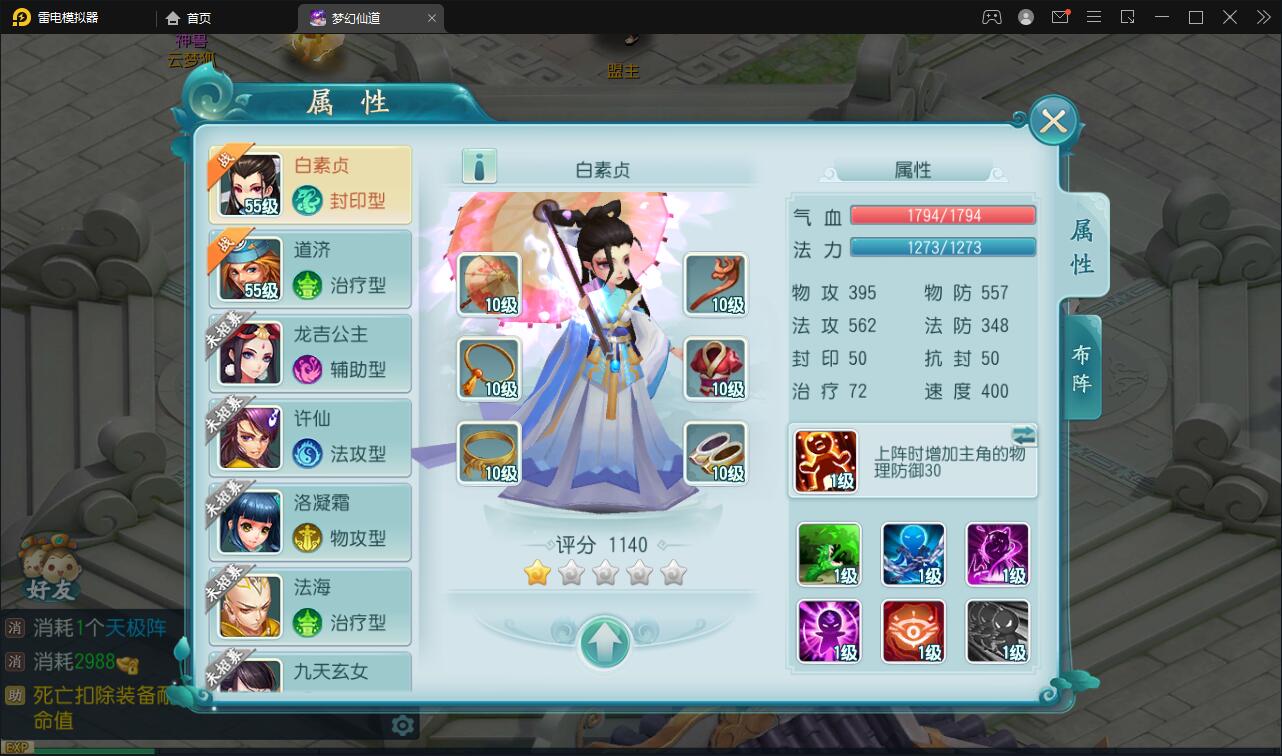Select the character 道济 from the list

point(310,267)
